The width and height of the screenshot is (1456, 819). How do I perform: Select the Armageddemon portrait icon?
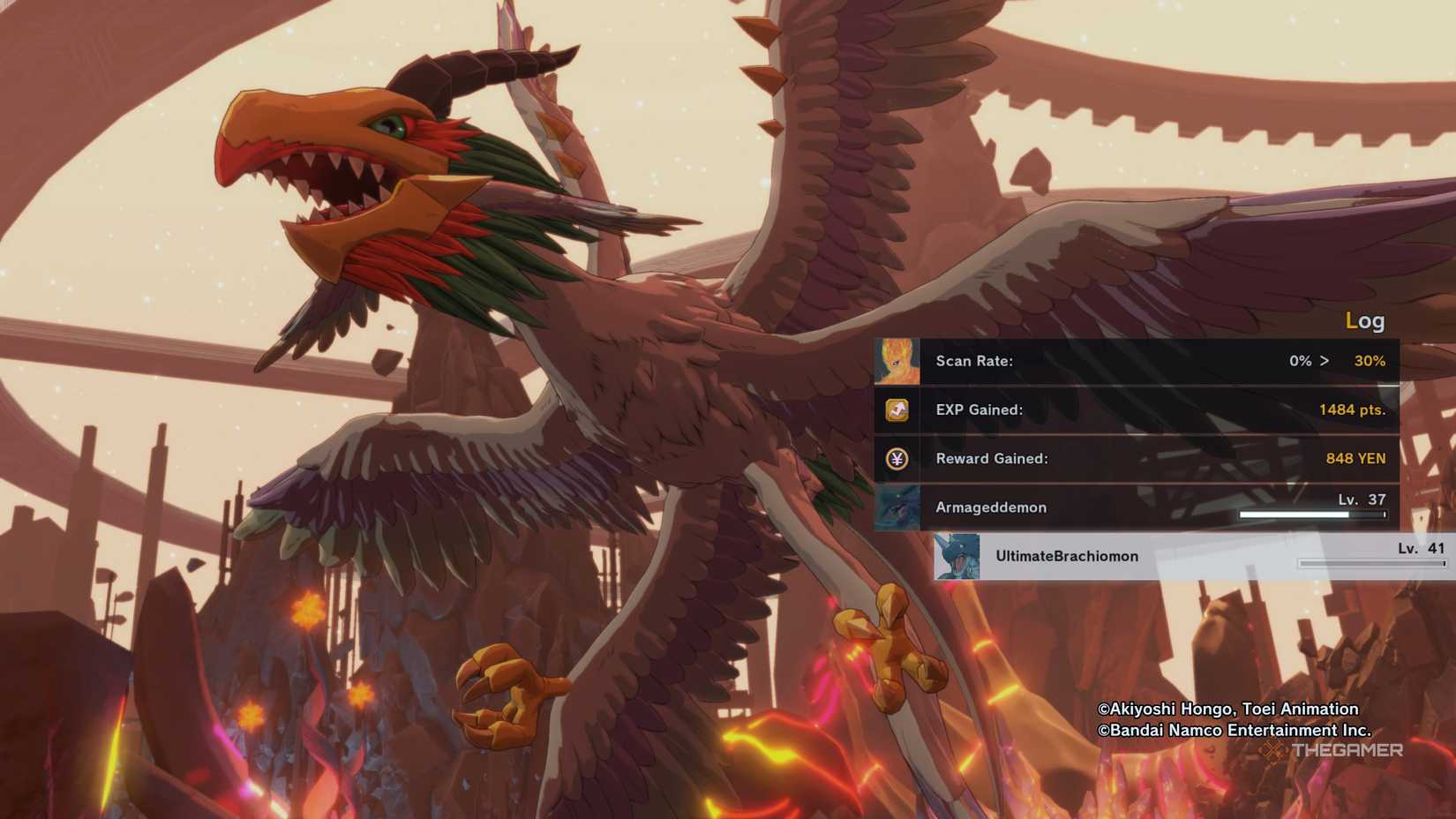click(x=897, y=507)
